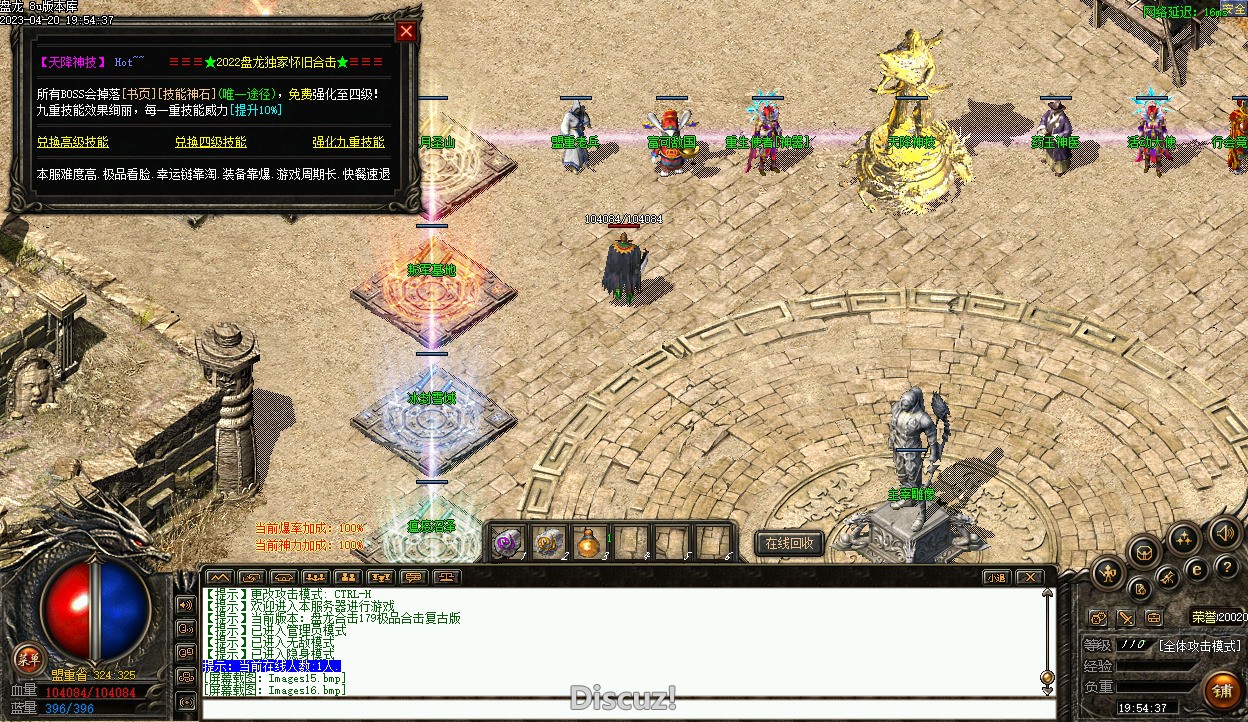Image resolution: width=1248 pixels, height=722 pixels.
Task: Close the 天降神技 dialog window
Action: (x=406, y=32)
